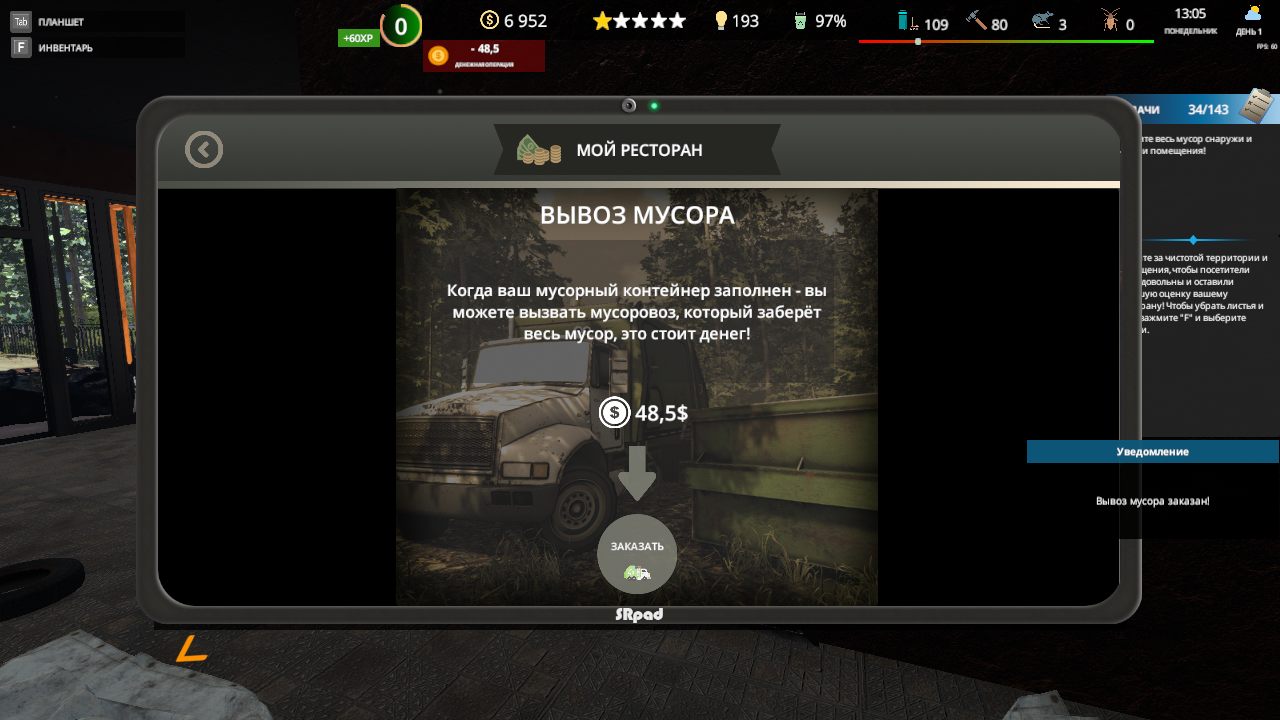Click the restaurant star rating display
Viewport: 1280px width, 720px height.
[x=638, y=19]
